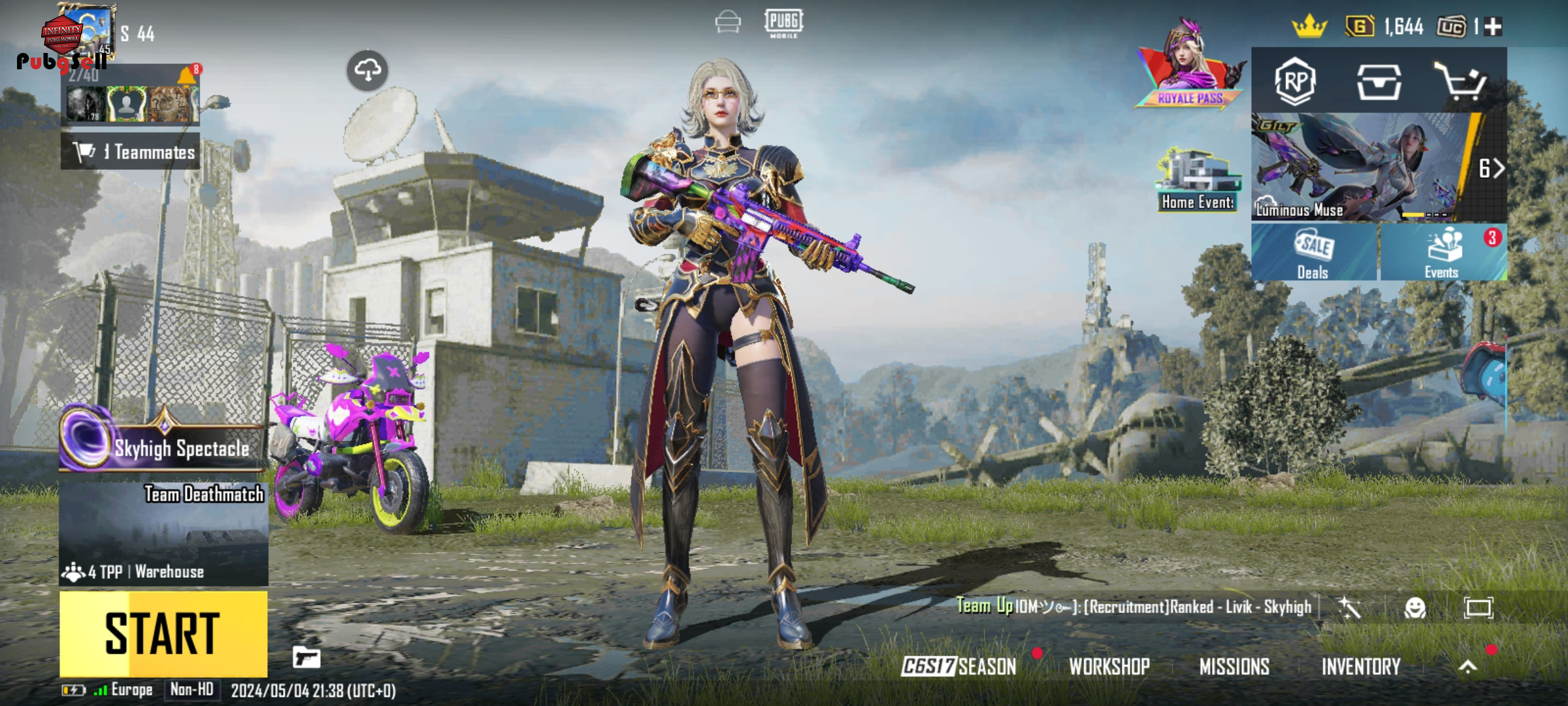Expand the bottom menu arrow
The image size is (1568, 706).
(1468, 666)
